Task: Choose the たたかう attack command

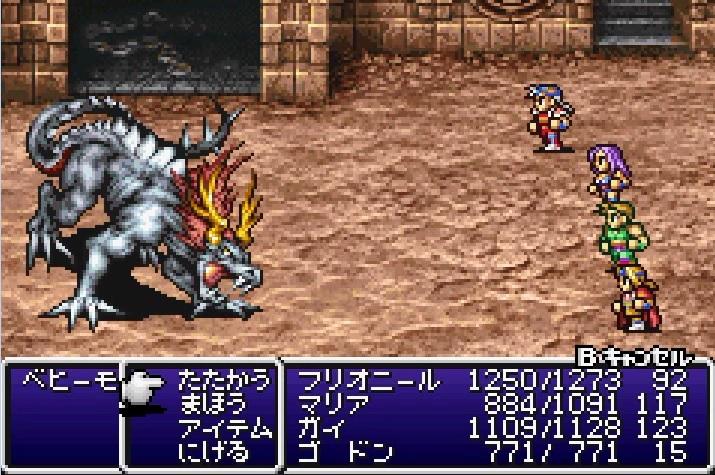Action: [x=224, y=380]
